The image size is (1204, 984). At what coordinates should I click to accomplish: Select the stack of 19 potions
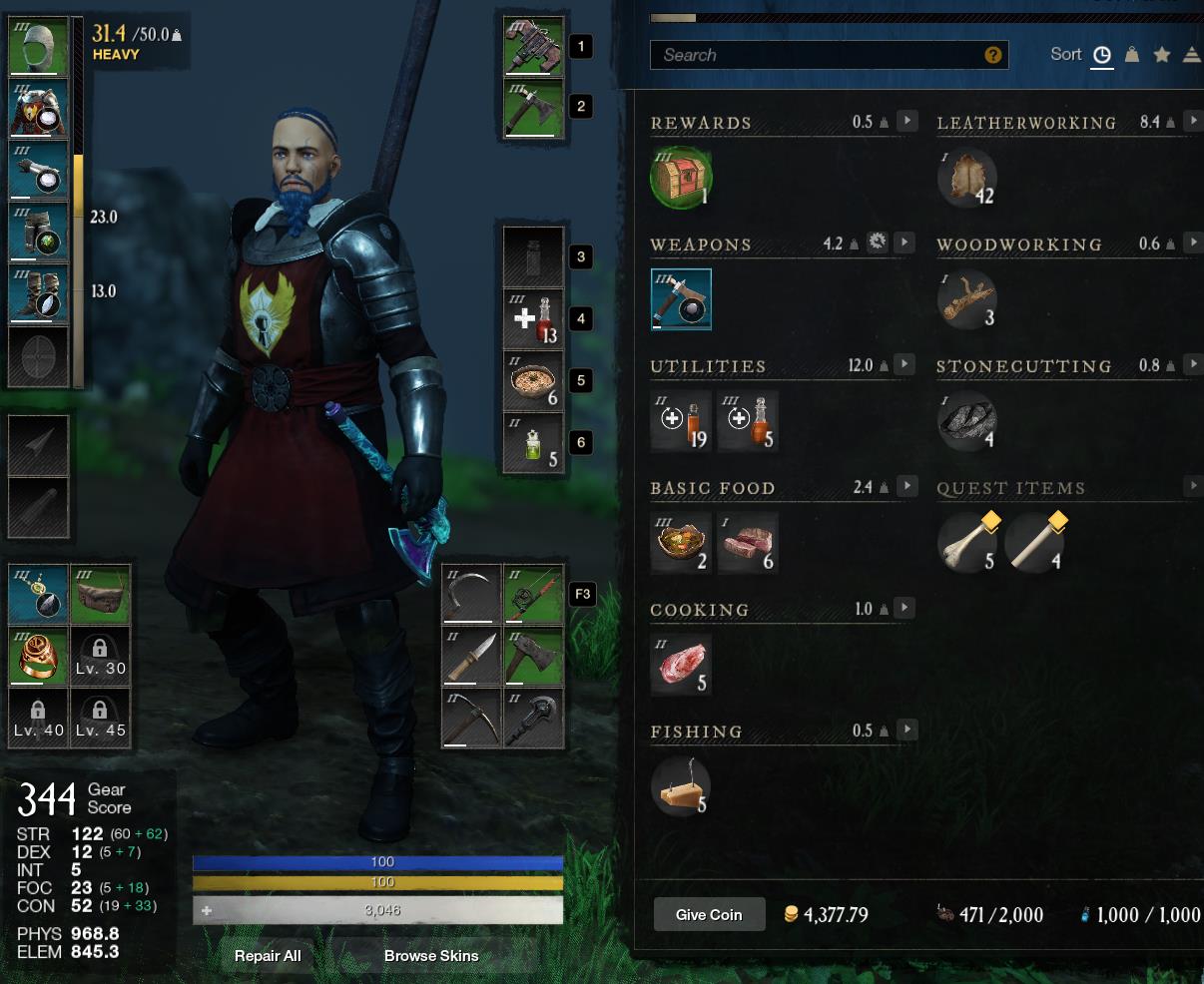(x=681, y=422)
